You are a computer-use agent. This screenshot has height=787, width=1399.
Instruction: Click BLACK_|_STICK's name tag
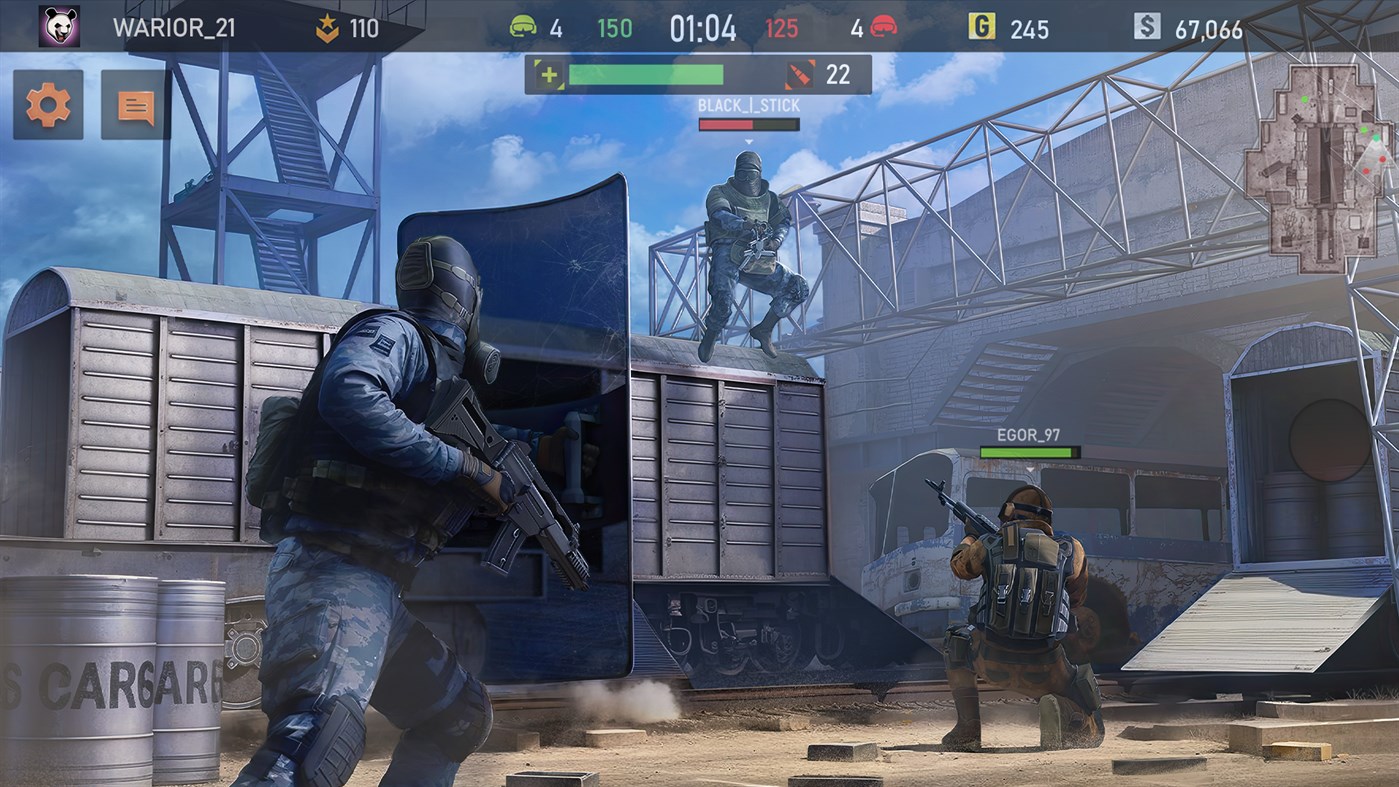coord(747,104)
